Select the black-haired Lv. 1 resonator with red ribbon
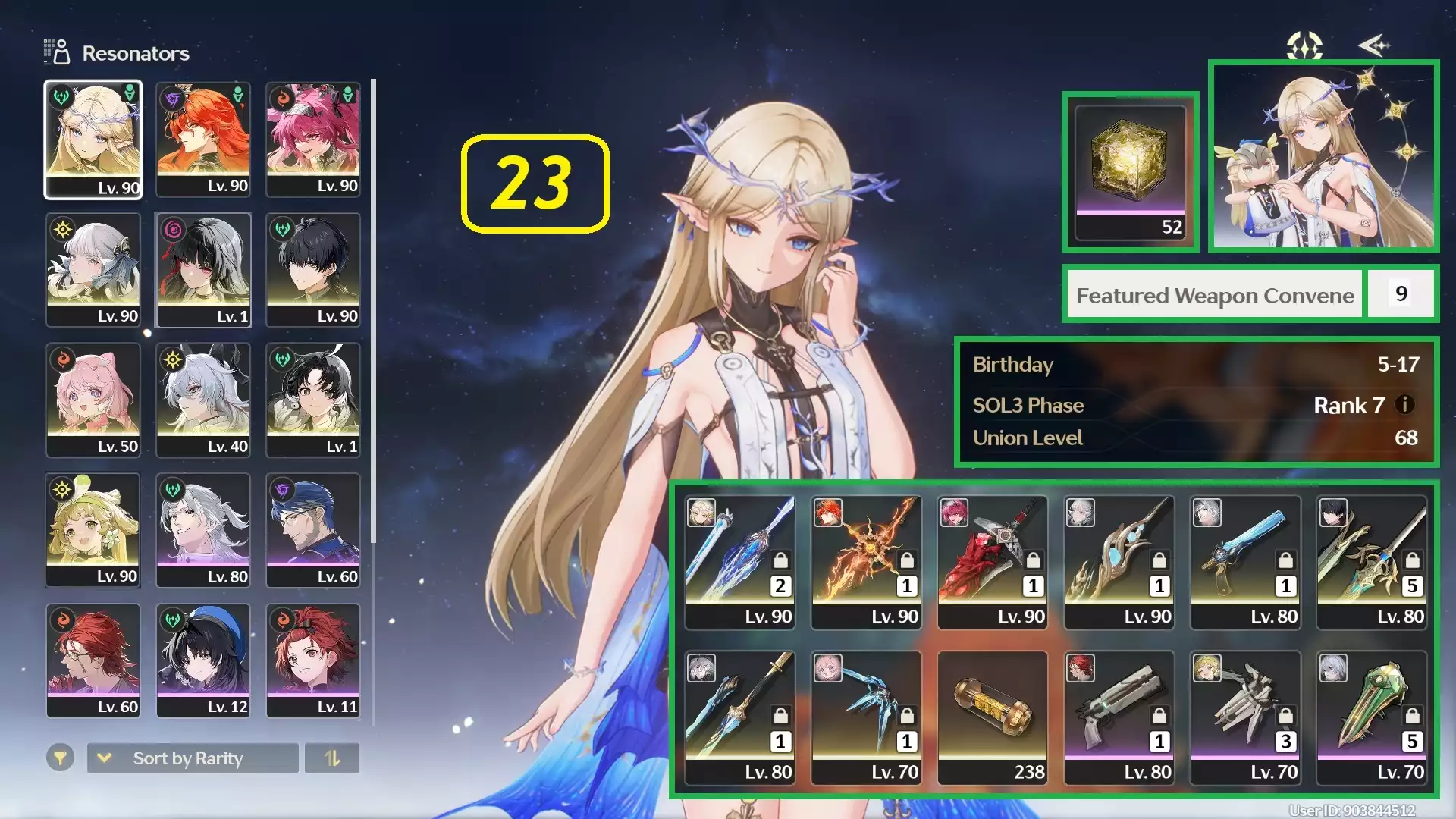The width and height of the screenshot is (1456, 819). pos(203,270)
